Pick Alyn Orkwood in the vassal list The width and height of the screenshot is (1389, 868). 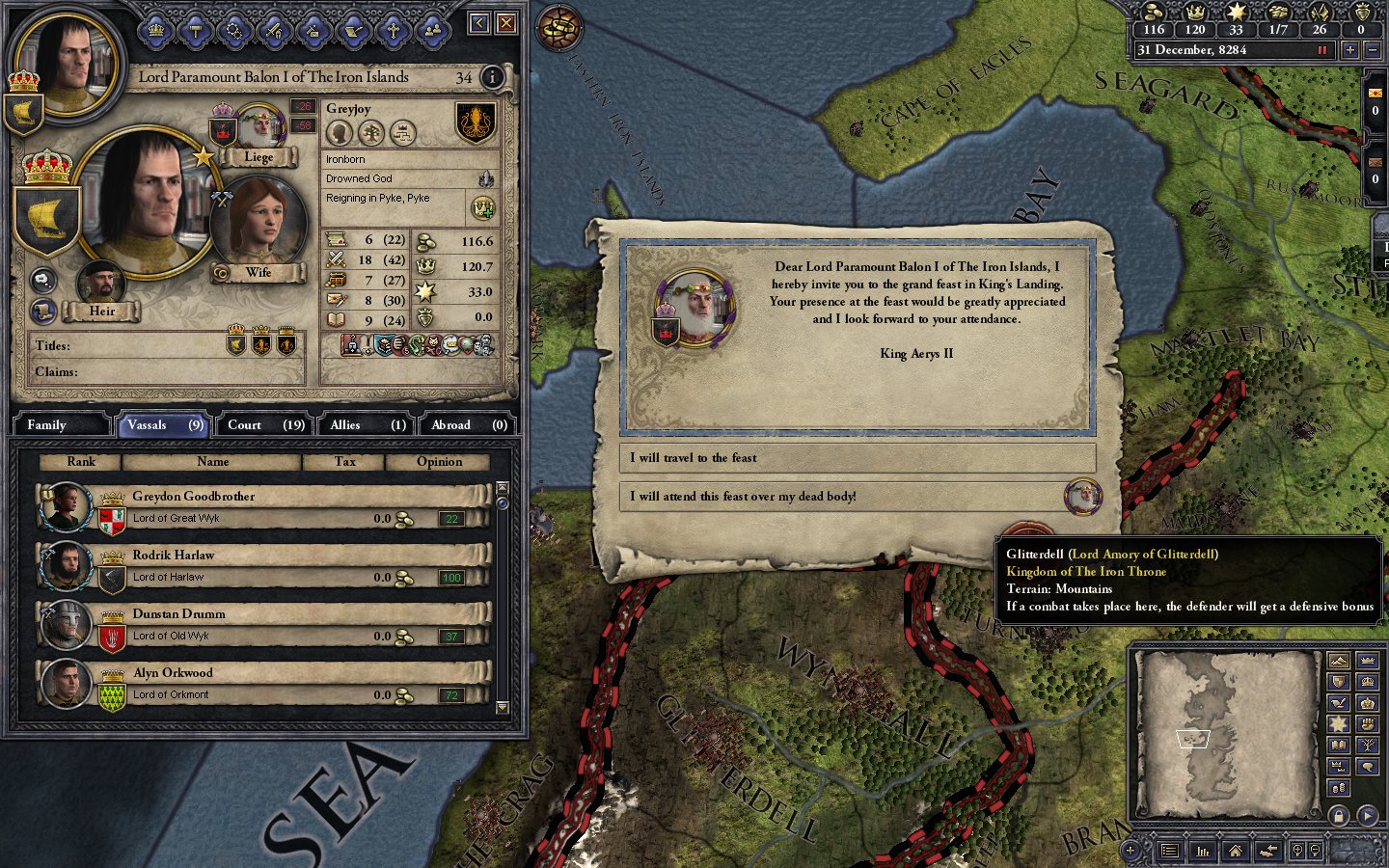tap(262, 684)
